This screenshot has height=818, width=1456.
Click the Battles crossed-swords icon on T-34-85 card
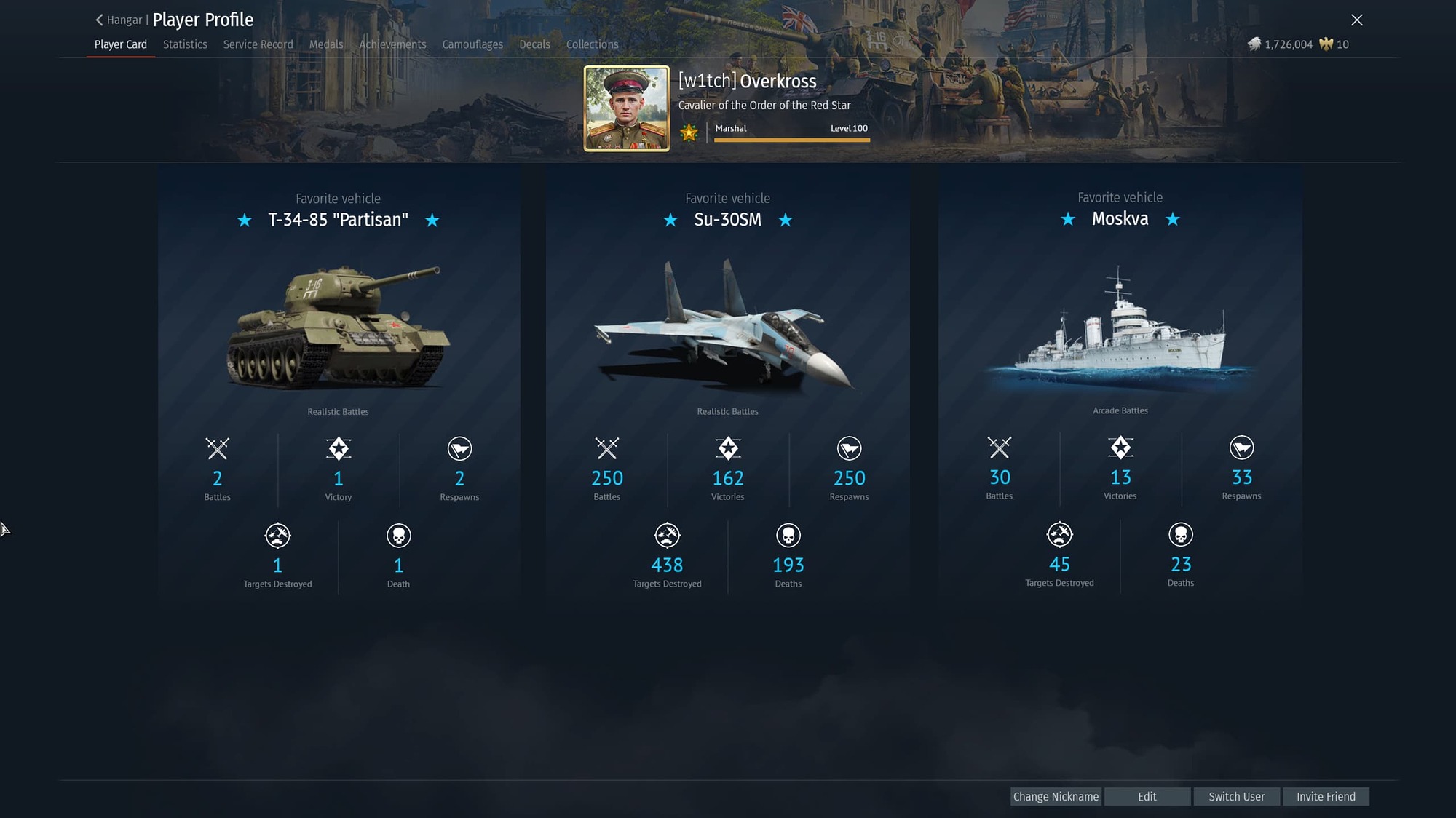click(217, 450)
